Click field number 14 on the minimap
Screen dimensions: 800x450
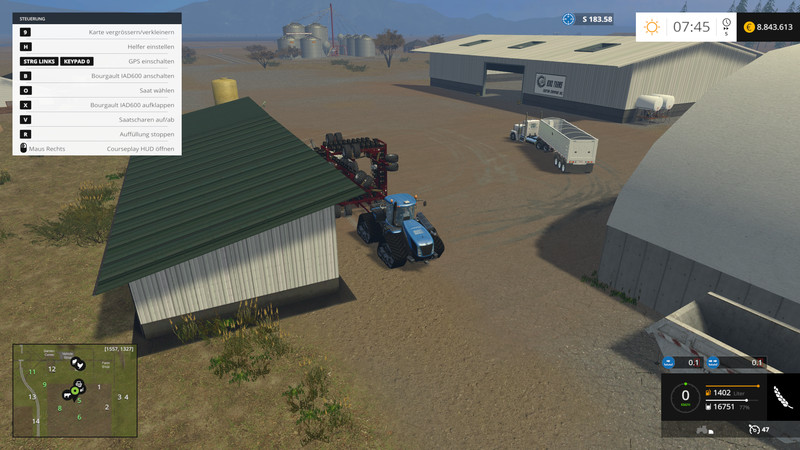pyautogui.click(x=35, y=421)
